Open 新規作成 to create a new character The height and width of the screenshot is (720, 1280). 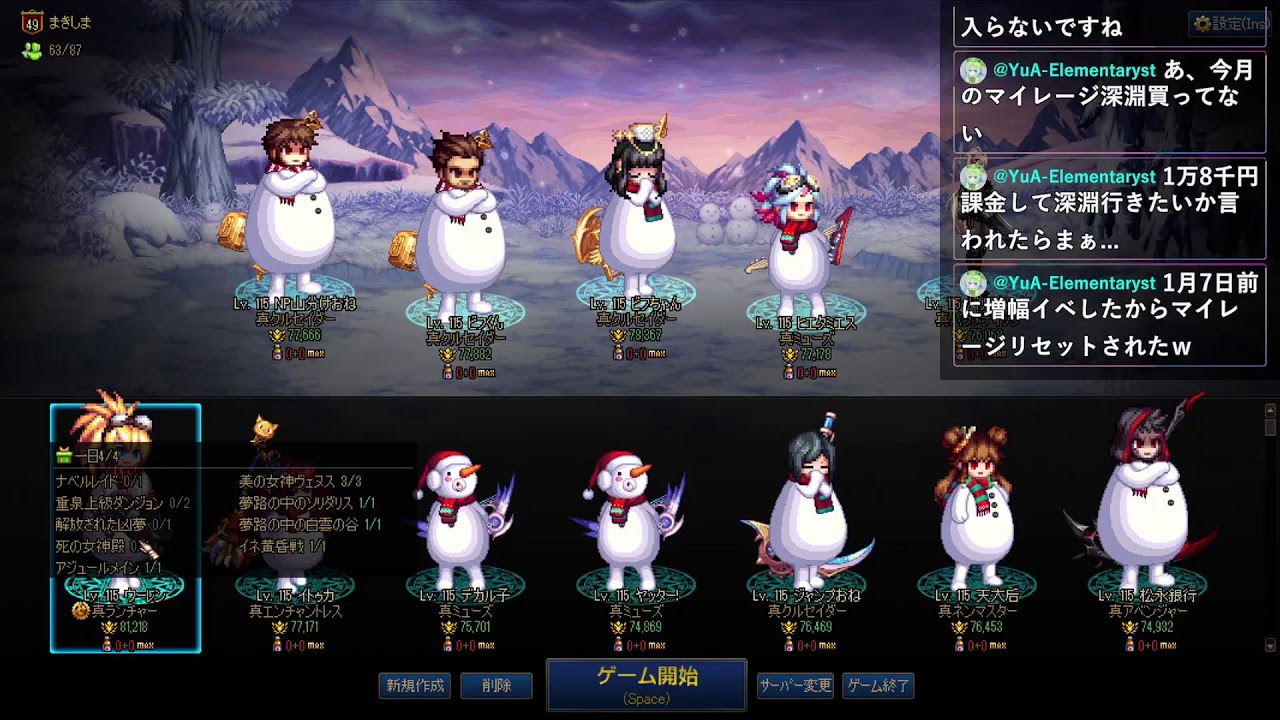[415, 686]
